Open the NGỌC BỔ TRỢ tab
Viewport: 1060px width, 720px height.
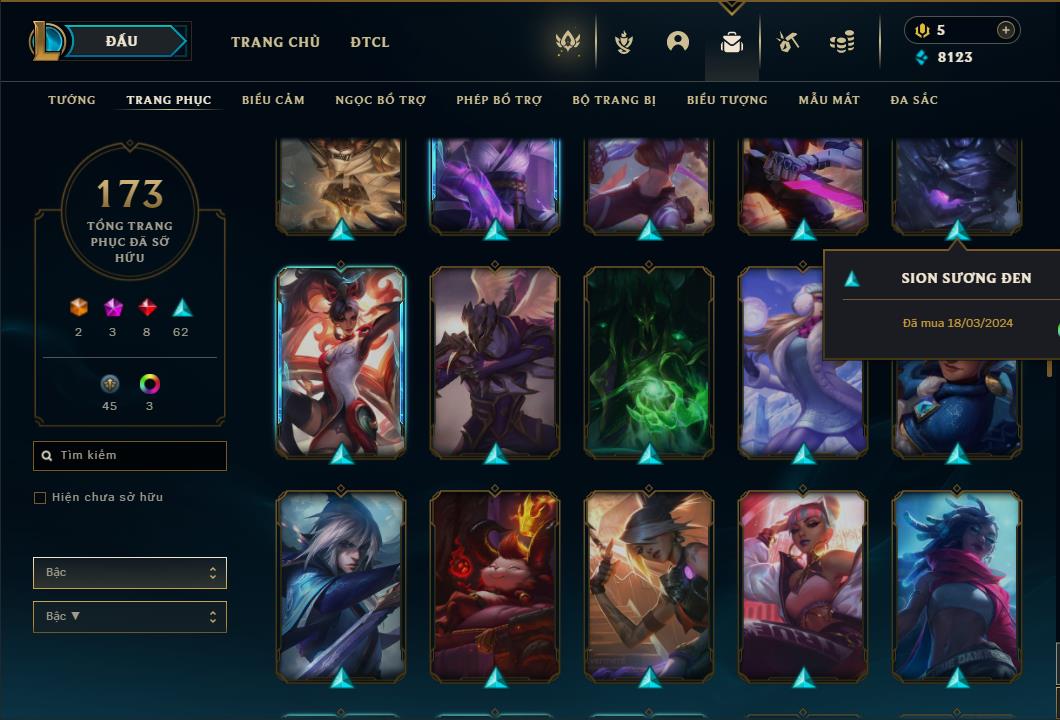pos(380,100)
